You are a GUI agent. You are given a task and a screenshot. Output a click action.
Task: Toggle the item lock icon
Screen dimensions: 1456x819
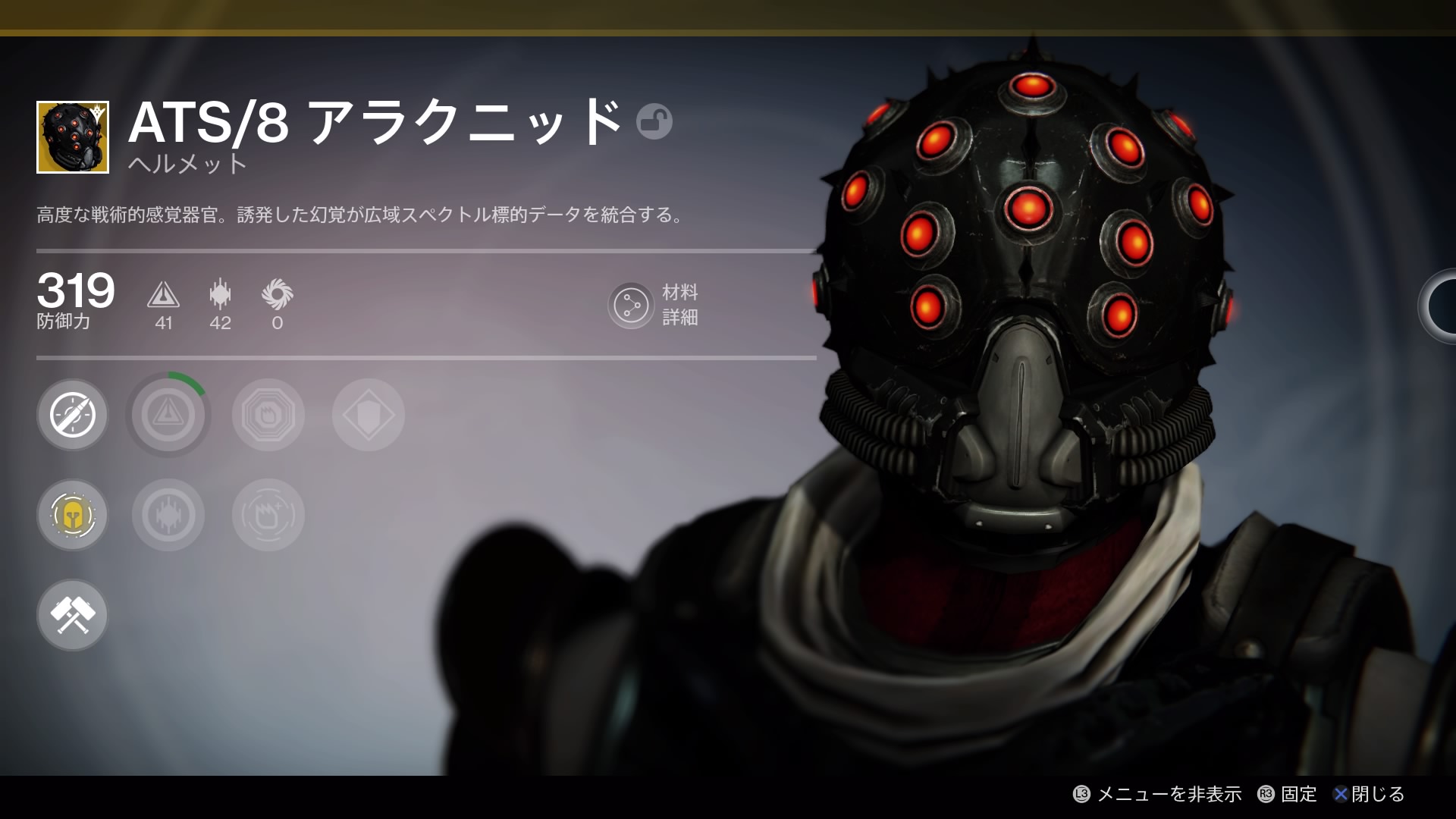654,121
